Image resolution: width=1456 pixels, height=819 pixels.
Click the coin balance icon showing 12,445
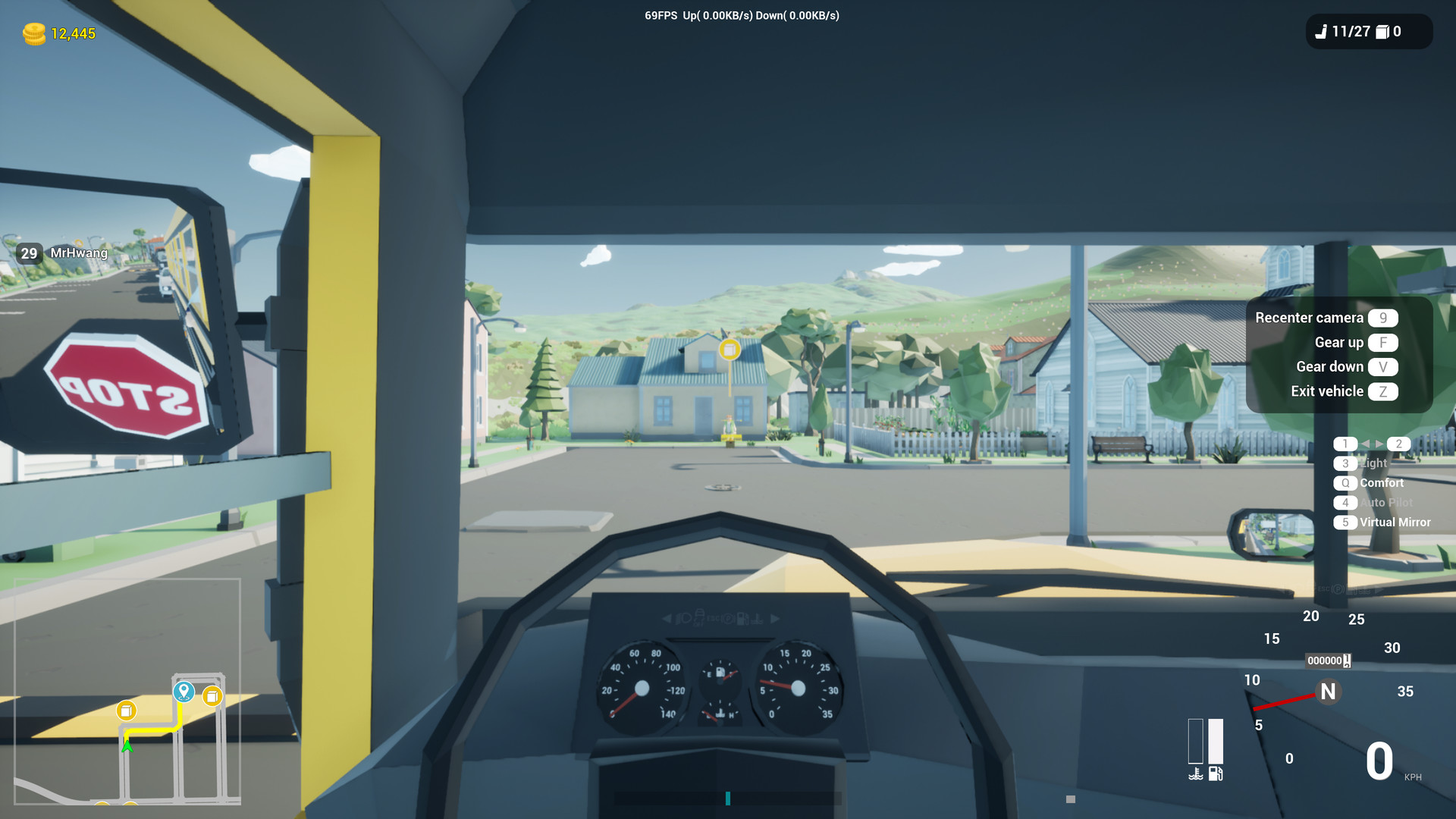coord(36,33)
